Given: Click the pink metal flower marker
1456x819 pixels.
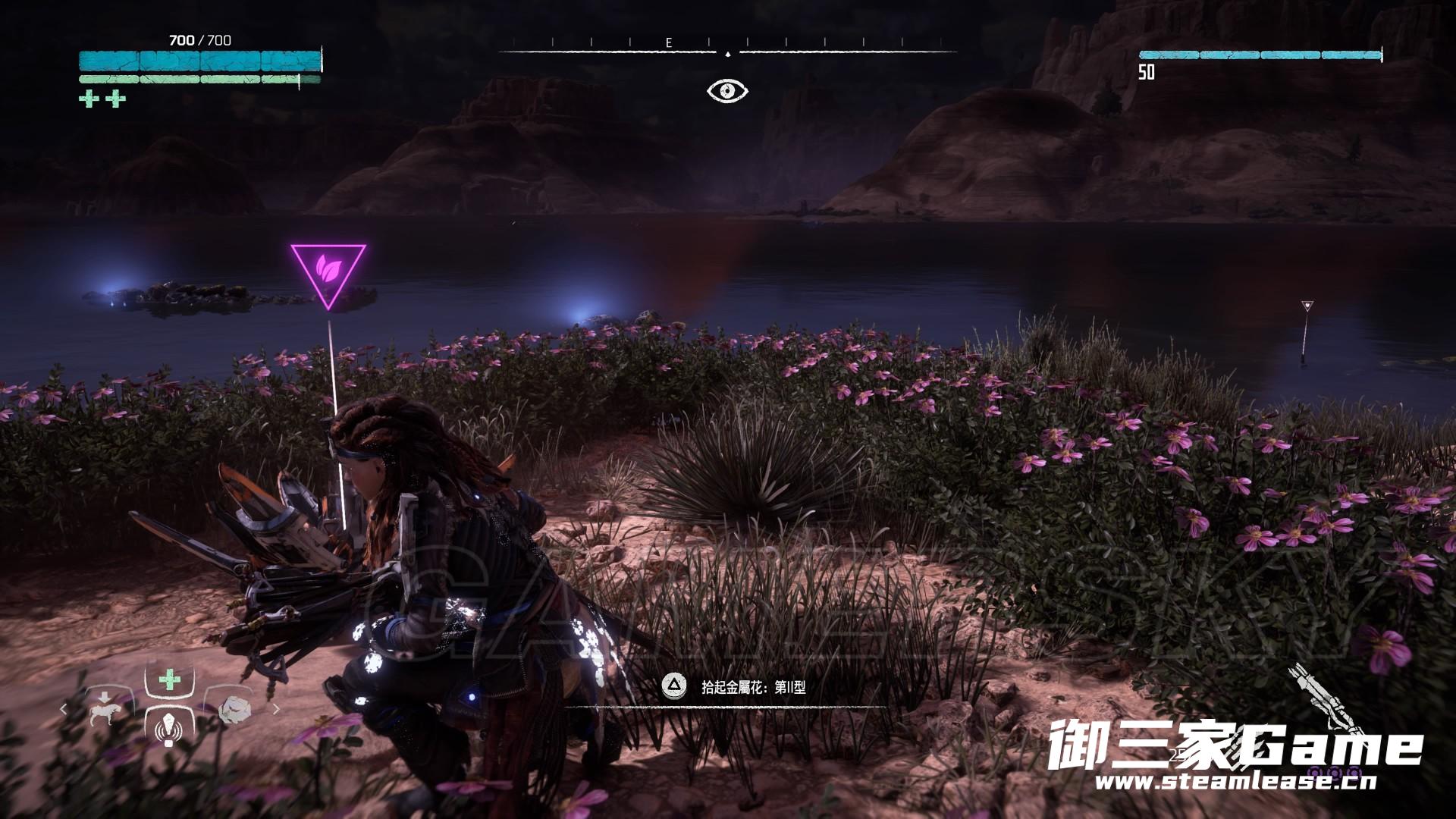Looking at the screenshot, I should [x=328, y=271].
